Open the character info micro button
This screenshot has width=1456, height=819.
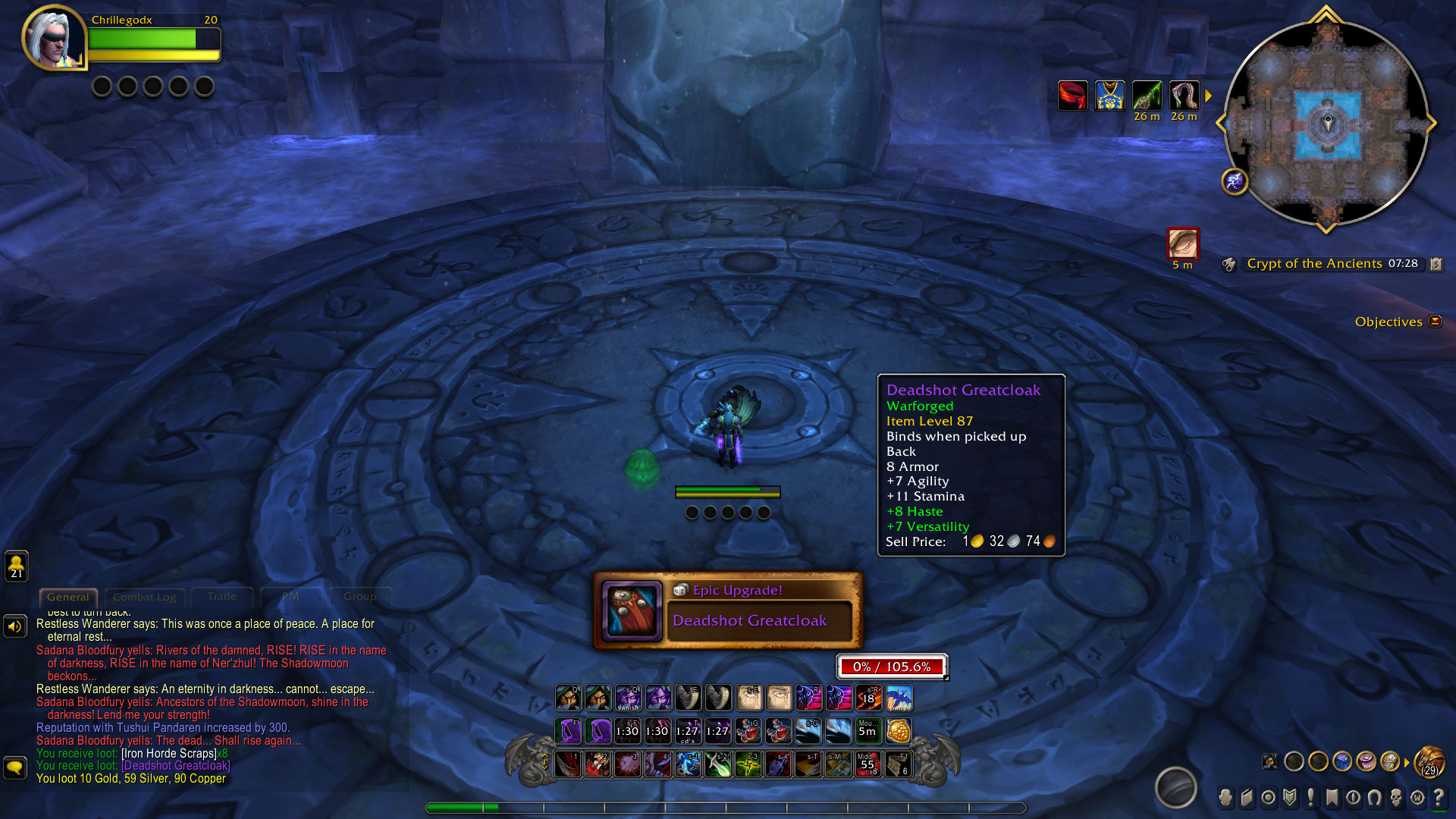1225,798
